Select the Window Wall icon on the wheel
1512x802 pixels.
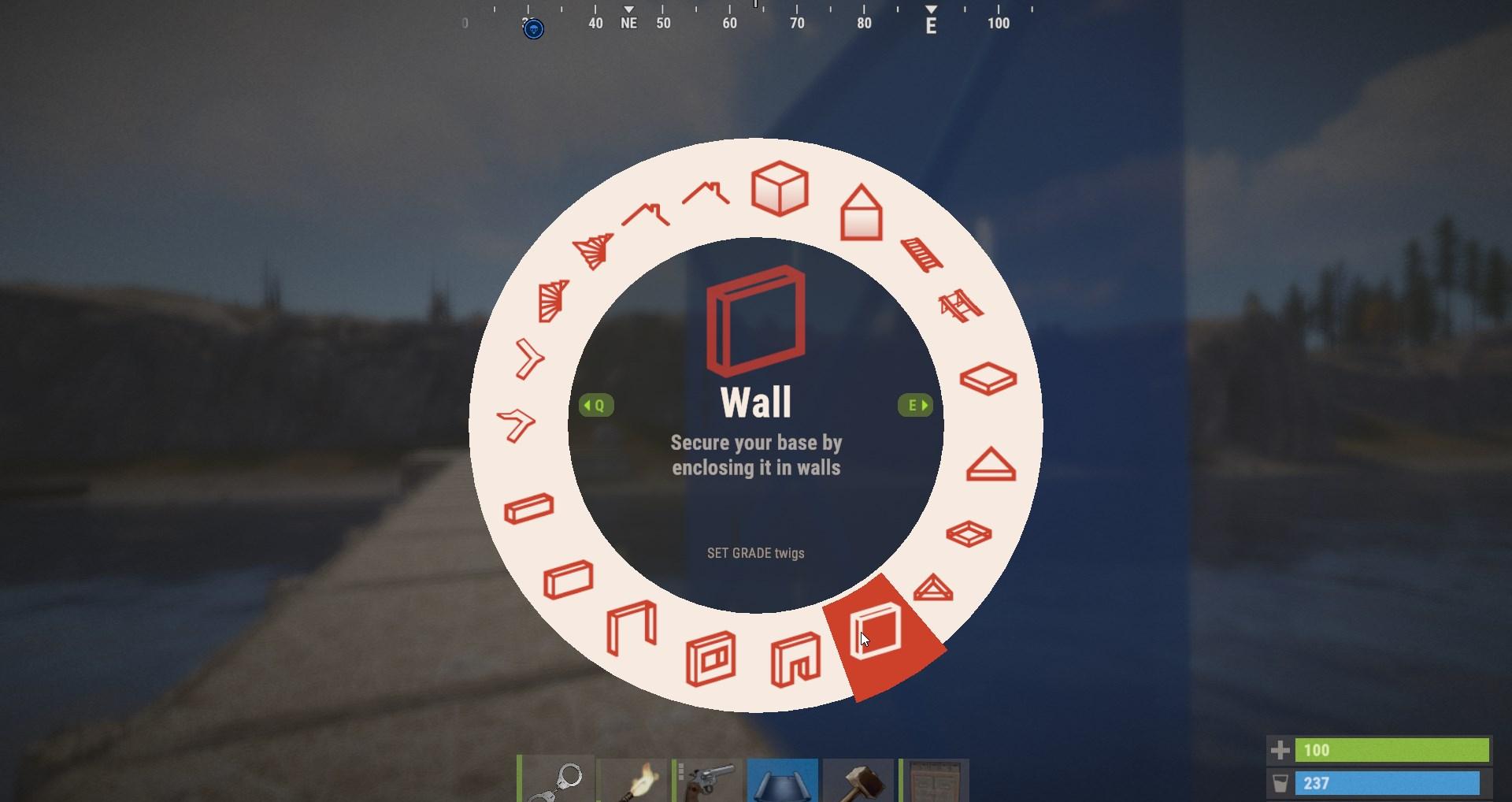coord(711,656)
